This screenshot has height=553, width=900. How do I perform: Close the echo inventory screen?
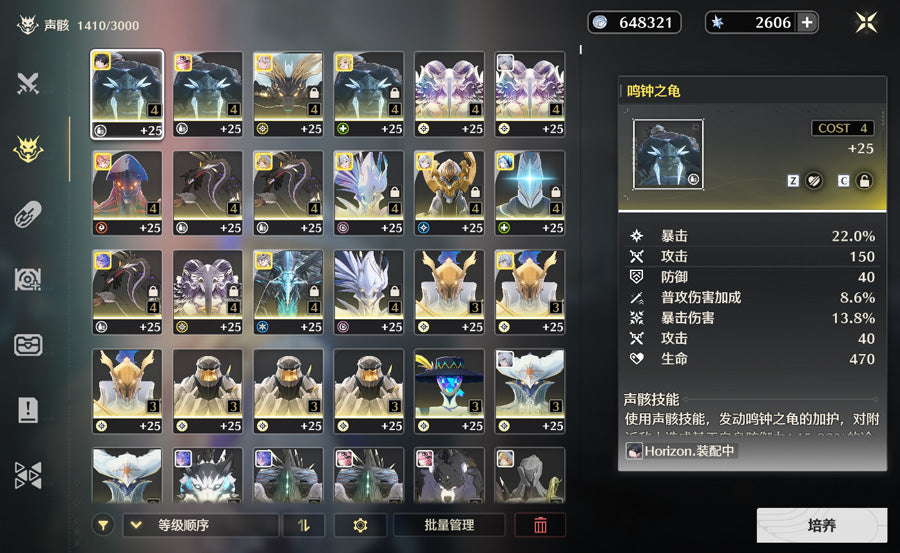pyautogui.click(x=866, y=22)
